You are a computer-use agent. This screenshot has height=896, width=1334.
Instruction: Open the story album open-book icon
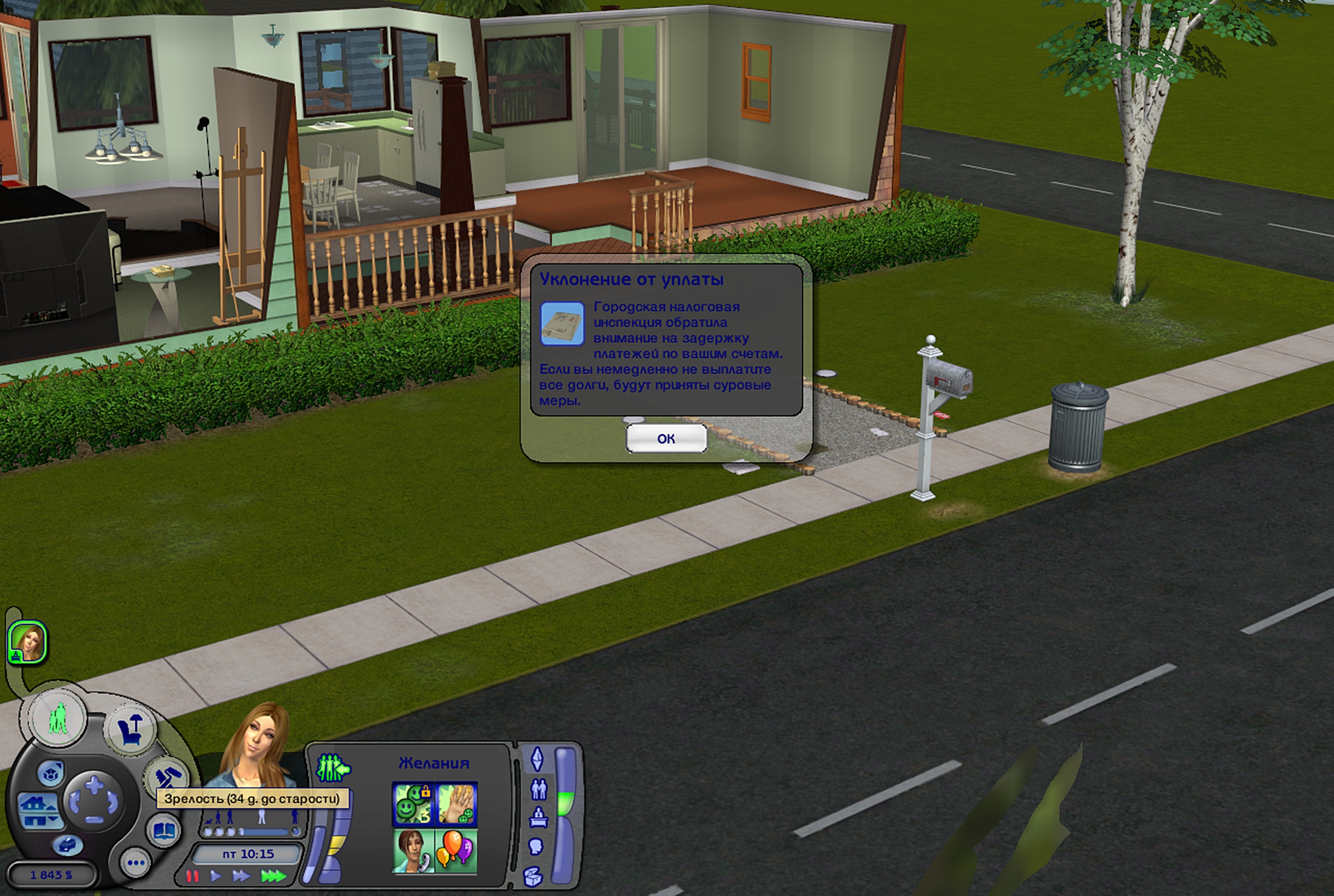pyautogui.click(x=164, y=830)
